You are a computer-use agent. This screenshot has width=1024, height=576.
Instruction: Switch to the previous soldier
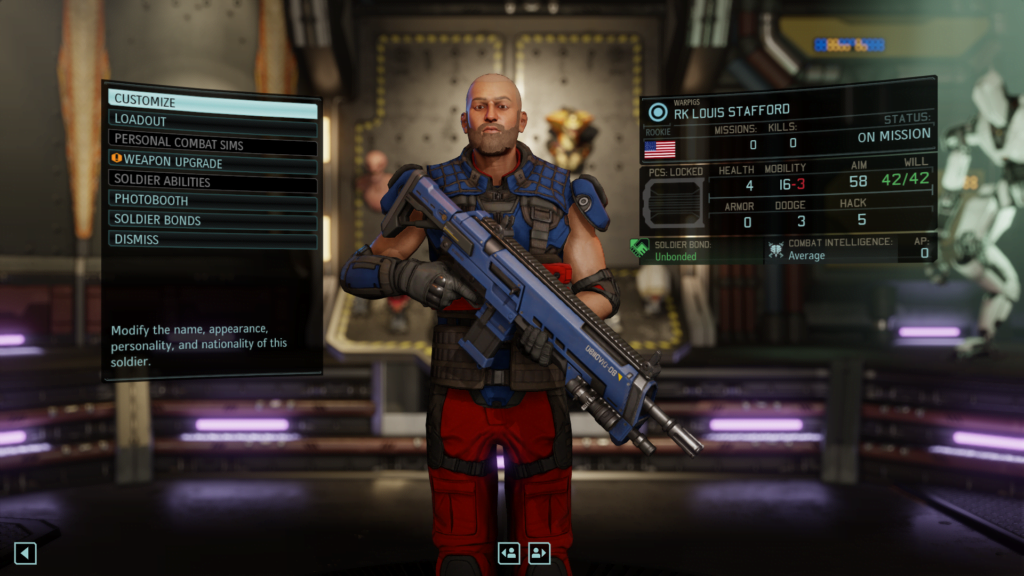click(509, 553)
